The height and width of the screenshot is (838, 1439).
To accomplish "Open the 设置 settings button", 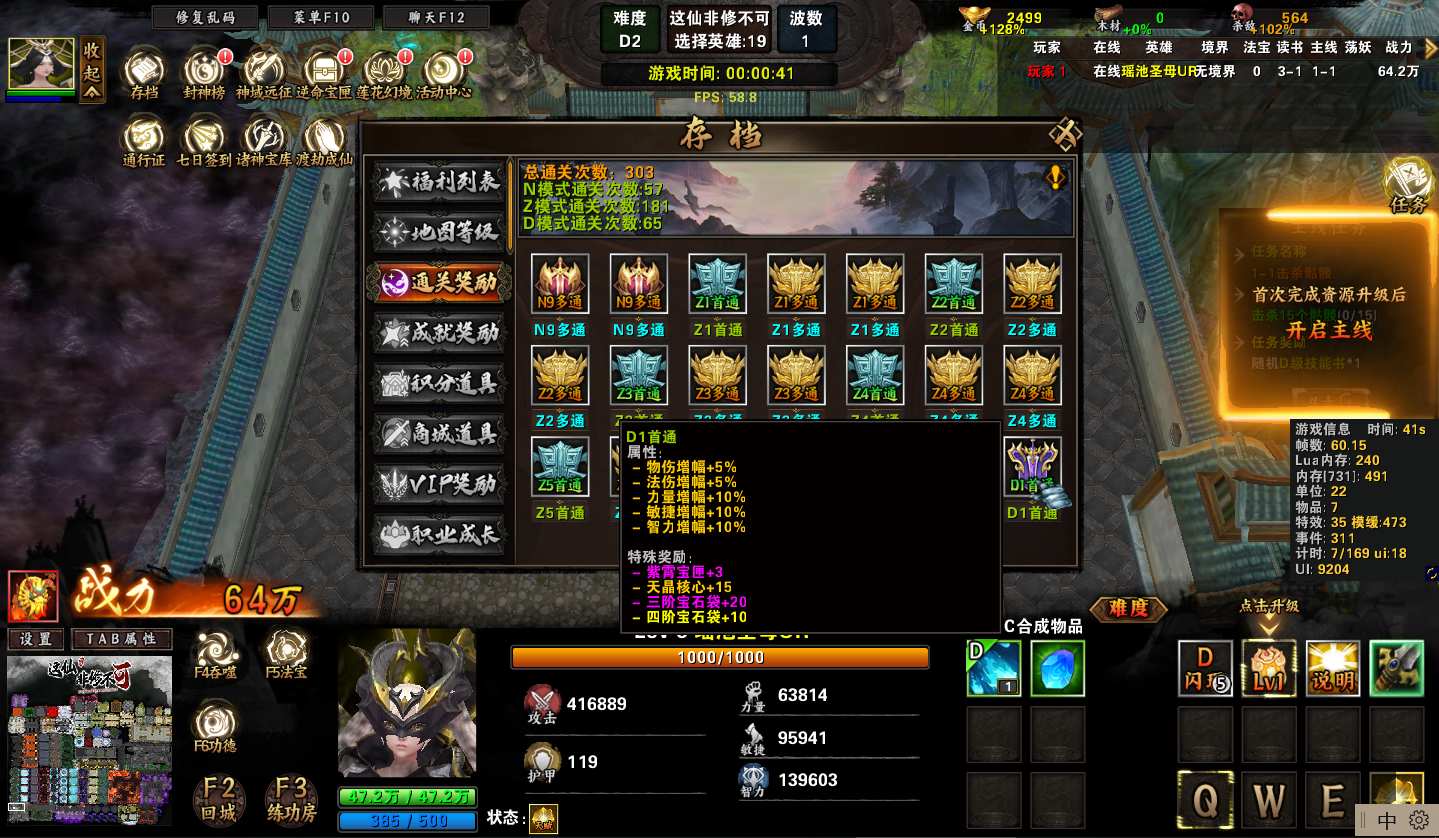I will click(36, 639).
